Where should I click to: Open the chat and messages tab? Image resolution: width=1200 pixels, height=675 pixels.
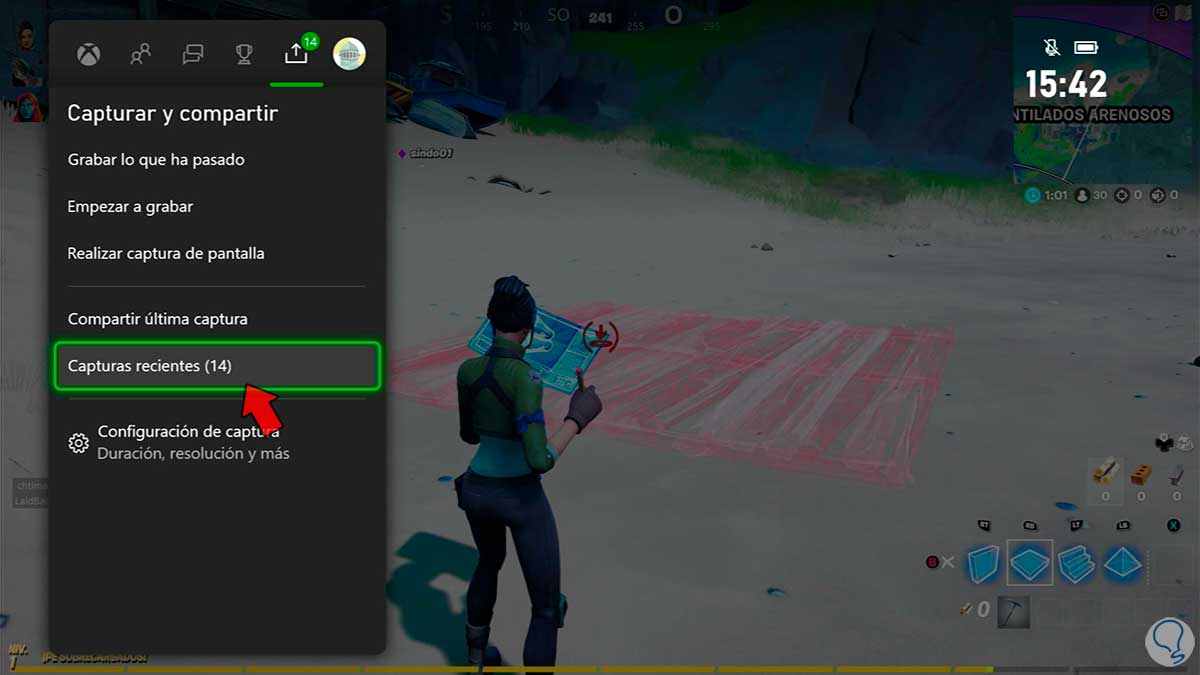click(x=193, y=55)
